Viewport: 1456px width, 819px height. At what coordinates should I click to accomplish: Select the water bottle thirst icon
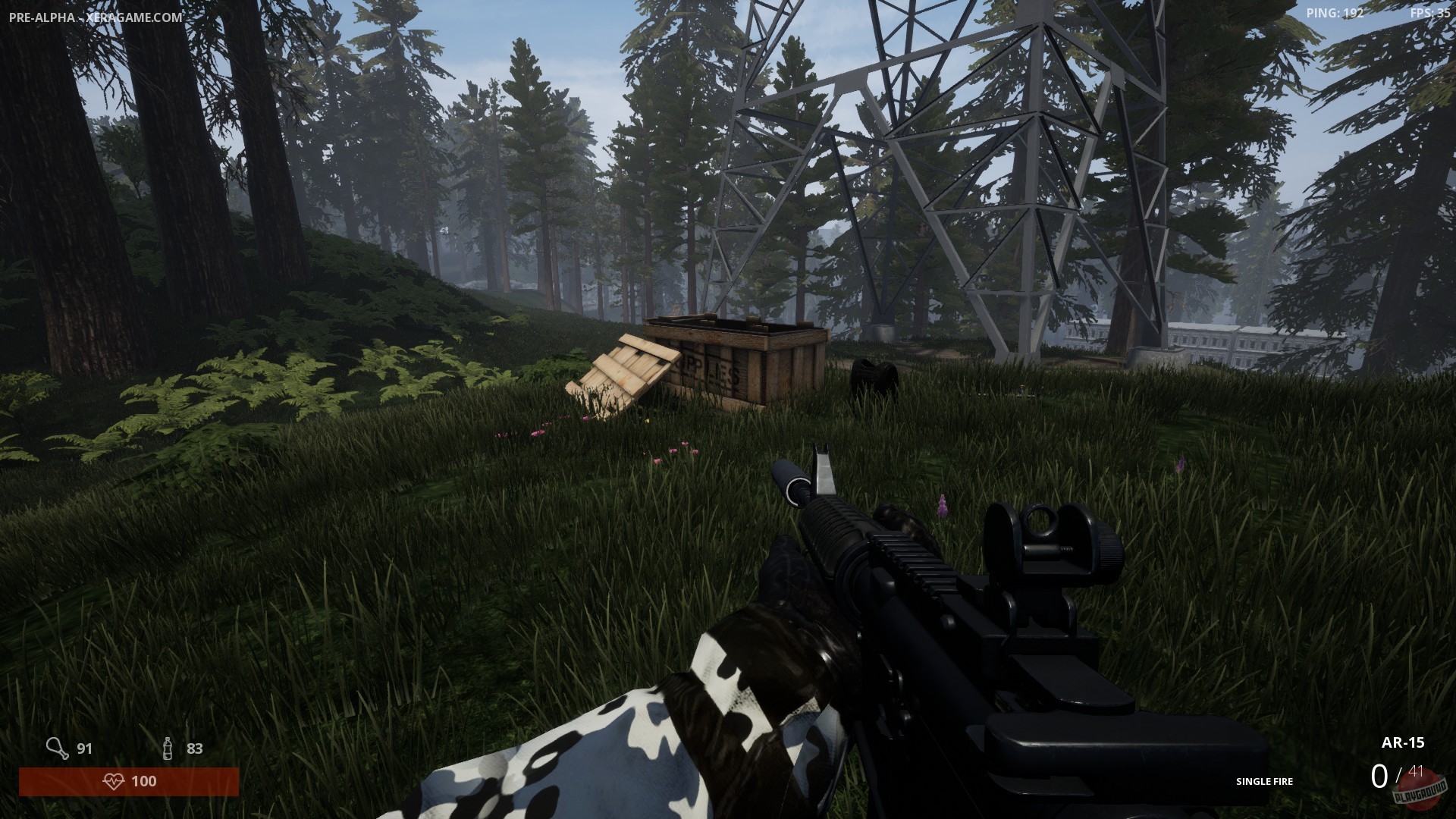(x=166, y=748)
